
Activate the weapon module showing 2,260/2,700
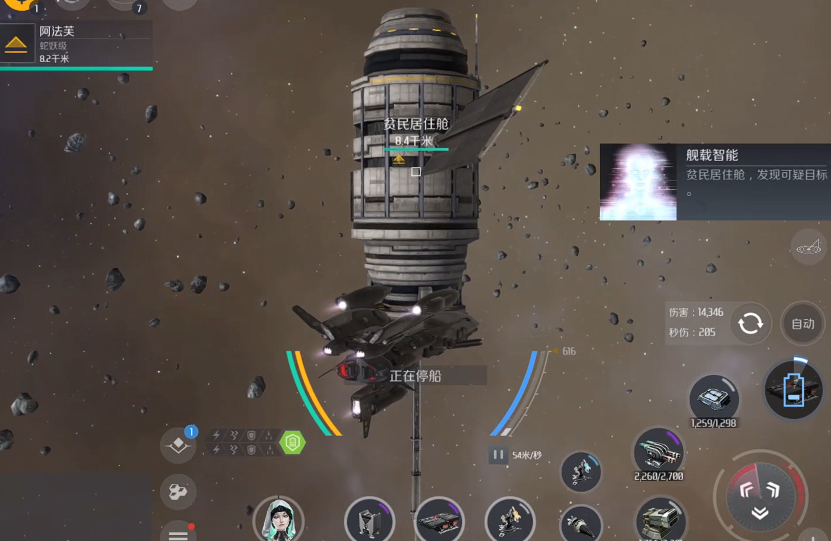[658, 453]
